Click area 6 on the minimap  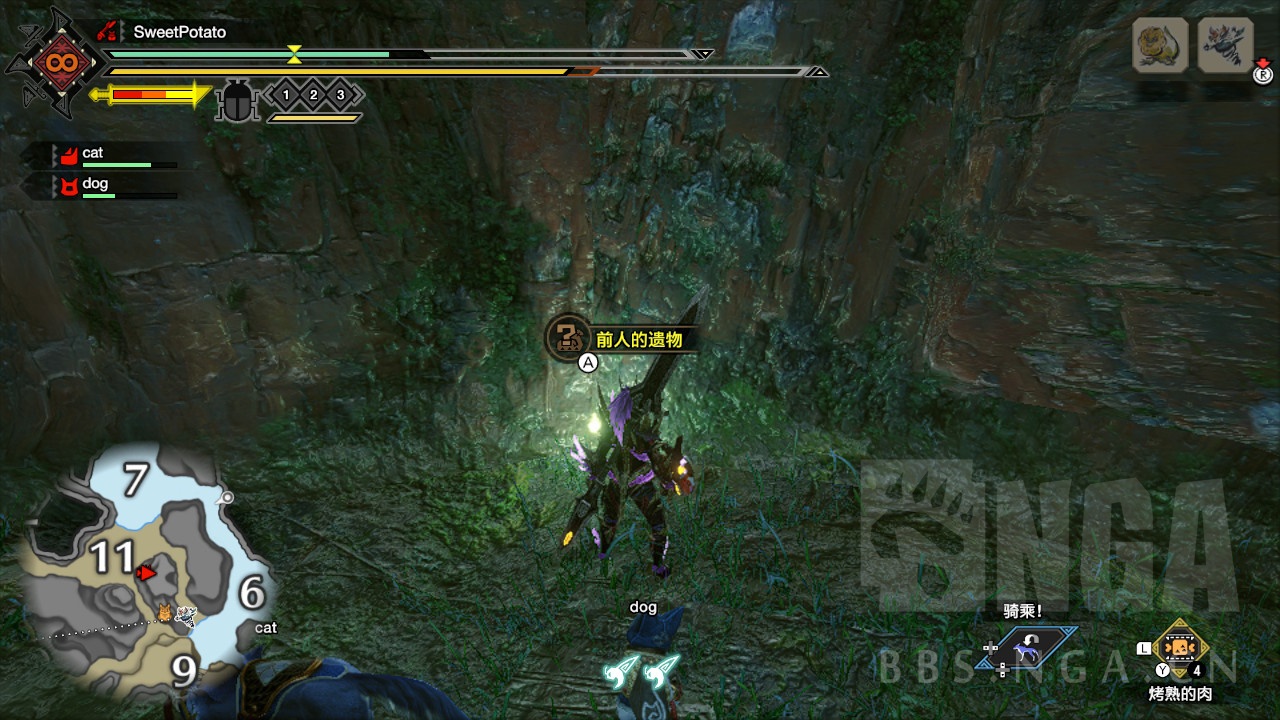[x=251, y=594]
